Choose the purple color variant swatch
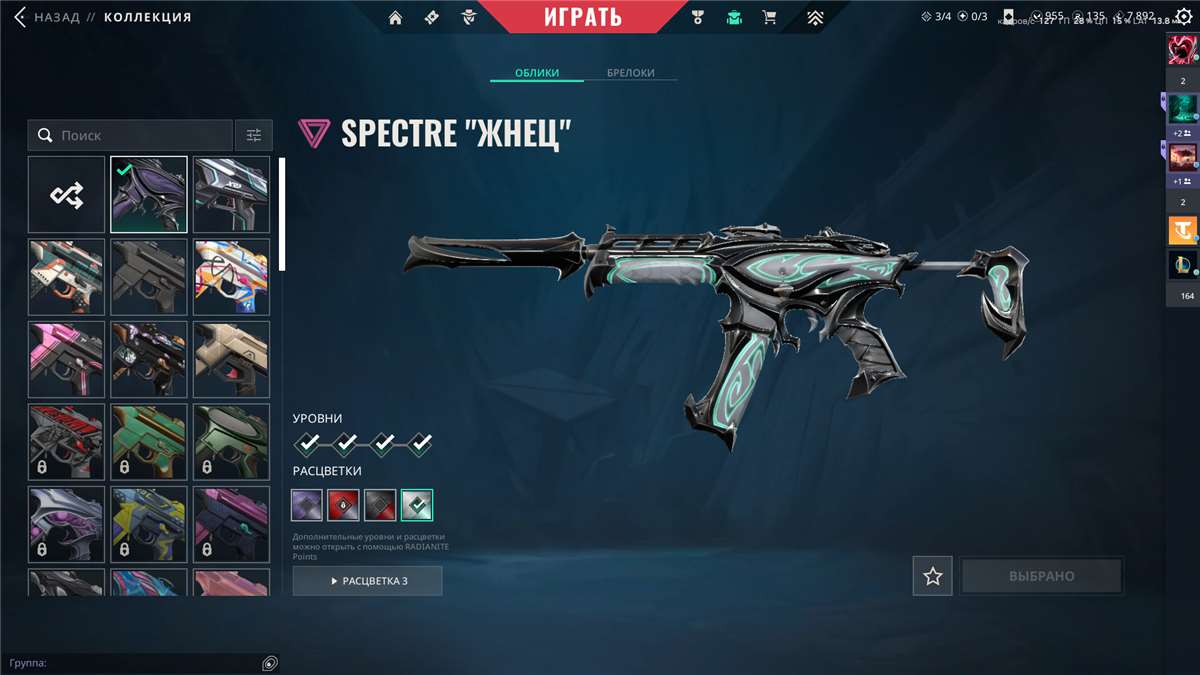Viewport: 1200px width, 675px height. tap(307, 505)
